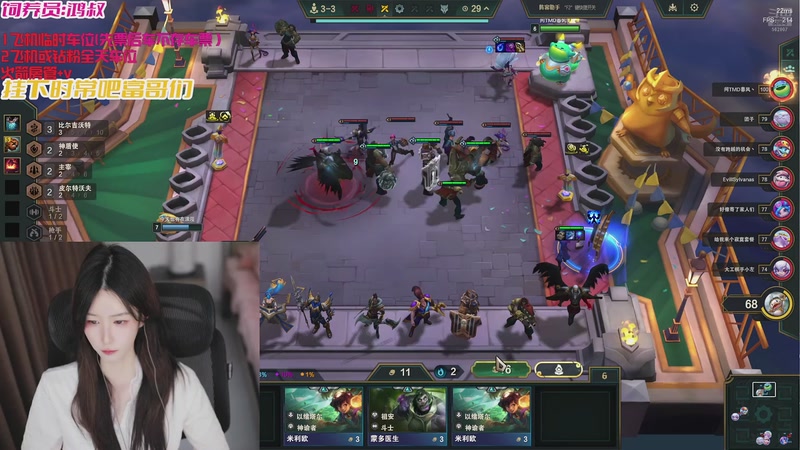This screenshot has width=800, height=450.
Task: Select your own portrait showing 68 health
Action: (x=772, y=303)
